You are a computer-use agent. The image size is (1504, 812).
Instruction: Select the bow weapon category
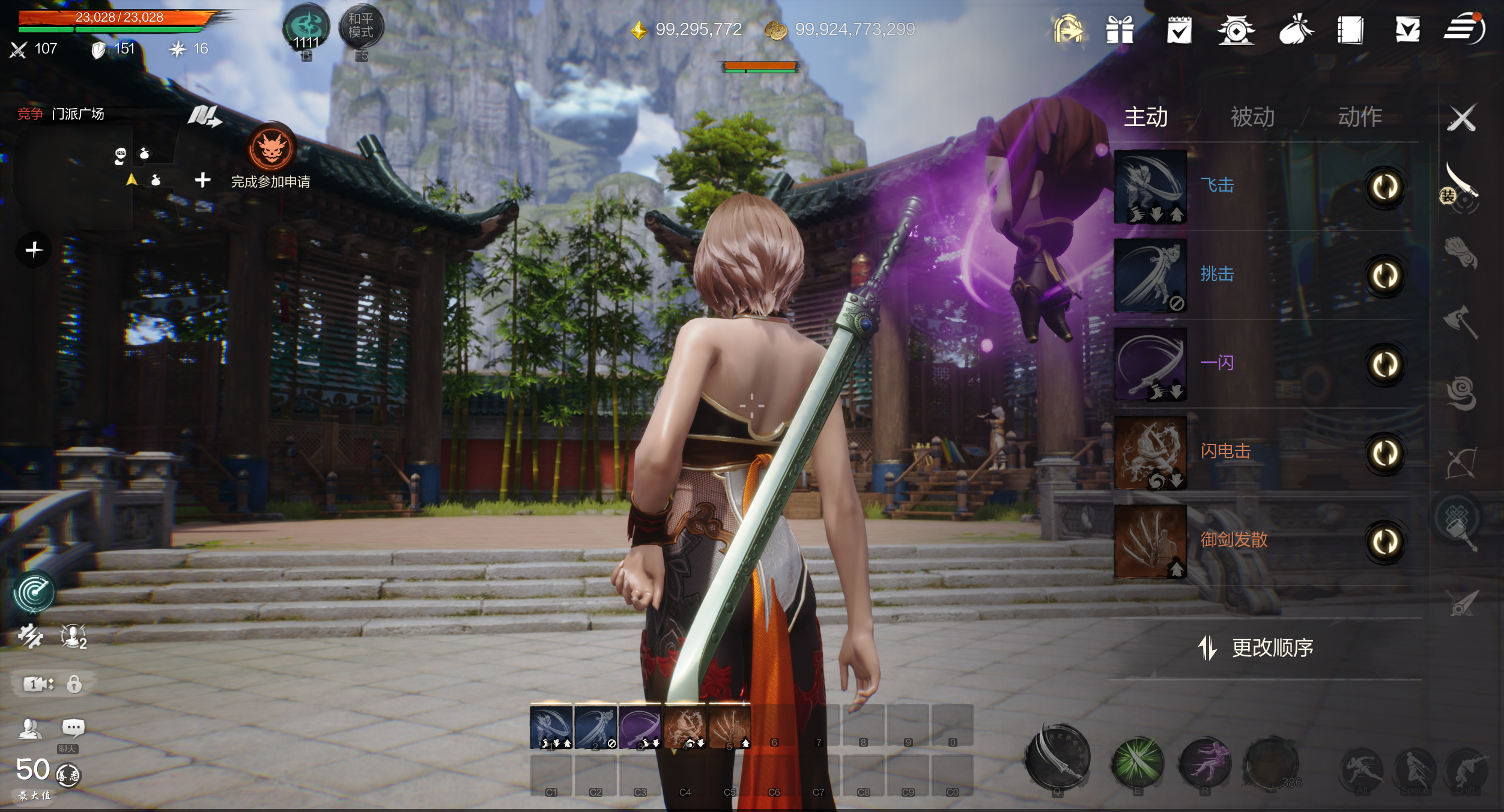1461,462
